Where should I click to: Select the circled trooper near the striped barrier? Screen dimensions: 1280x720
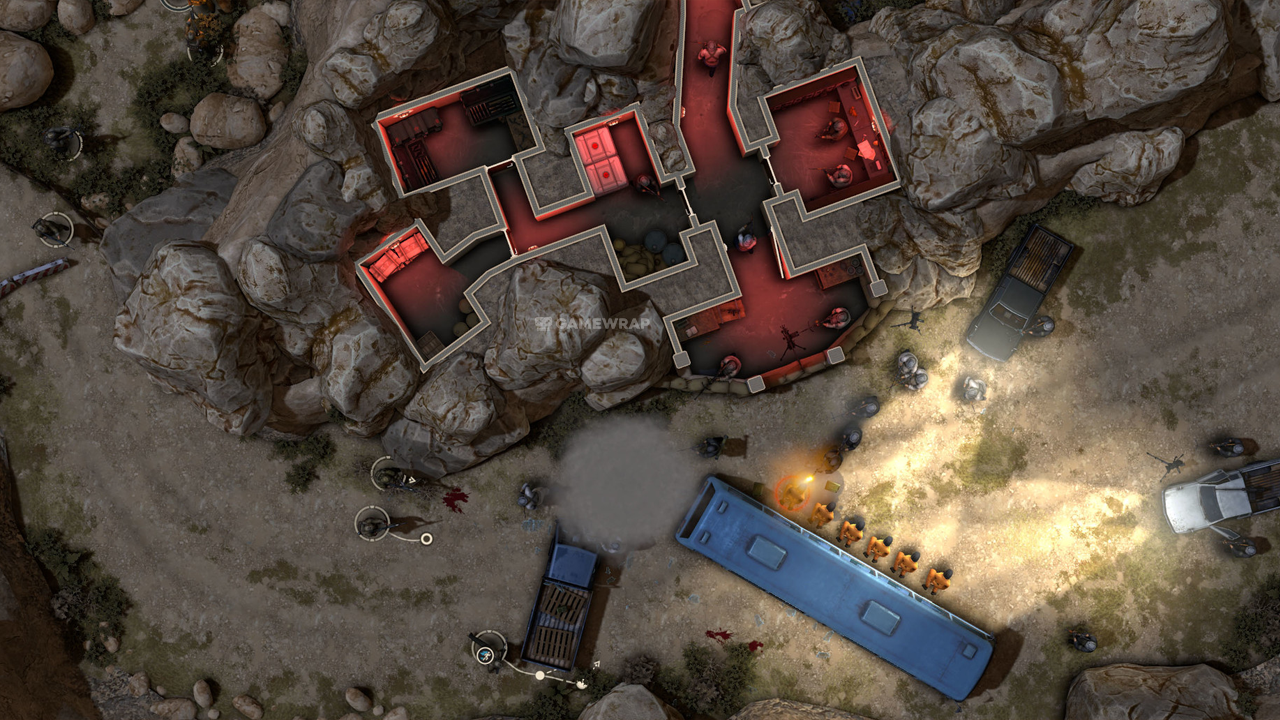[54, 229]
